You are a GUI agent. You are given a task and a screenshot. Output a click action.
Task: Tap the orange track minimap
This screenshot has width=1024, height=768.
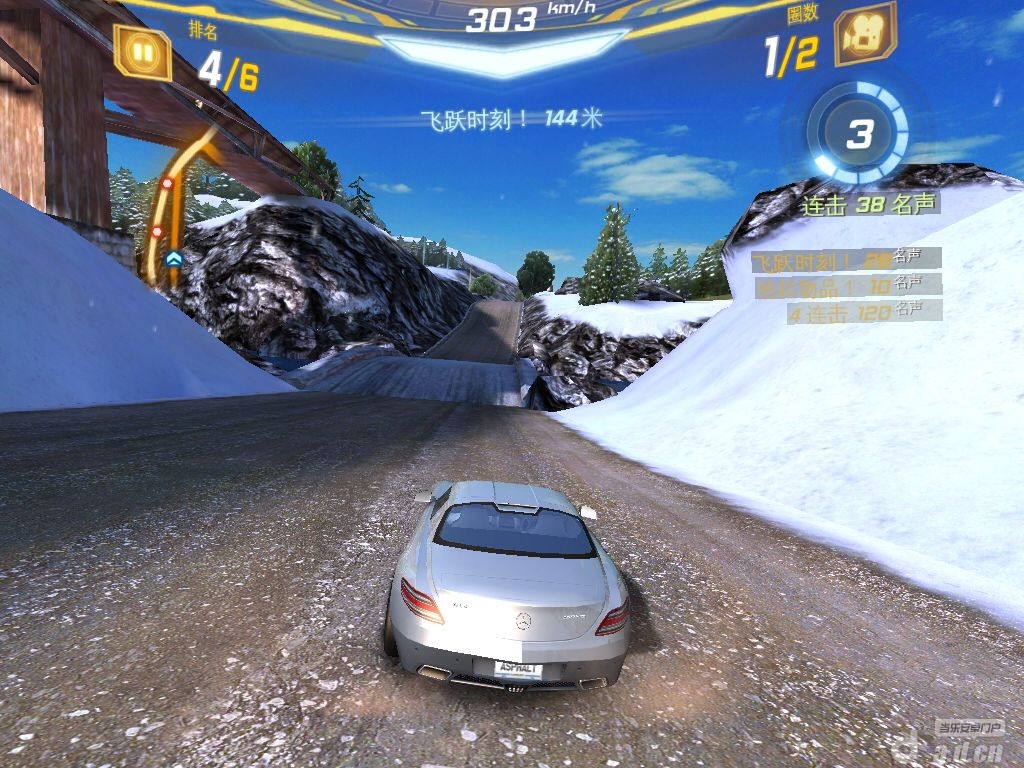tap(176, 205)
